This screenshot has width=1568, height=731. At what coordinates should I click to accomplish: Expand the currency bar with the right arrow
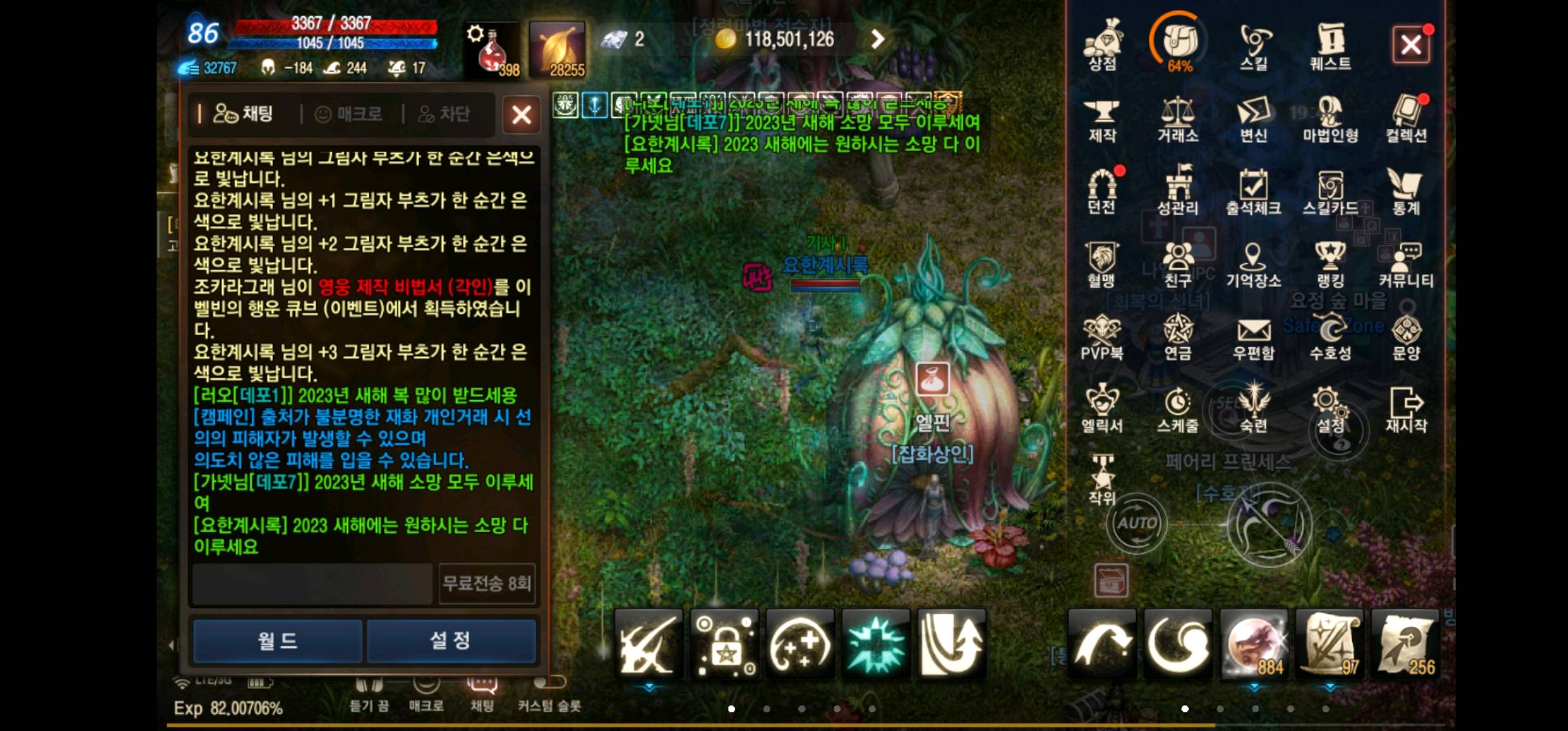[877, 39]
